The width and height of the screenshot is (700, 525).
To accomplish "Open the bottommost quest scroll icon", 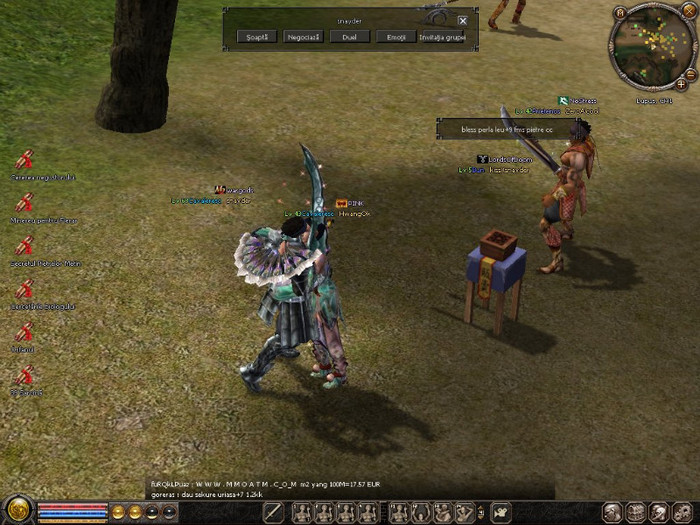I will click(x=25, y=375).
